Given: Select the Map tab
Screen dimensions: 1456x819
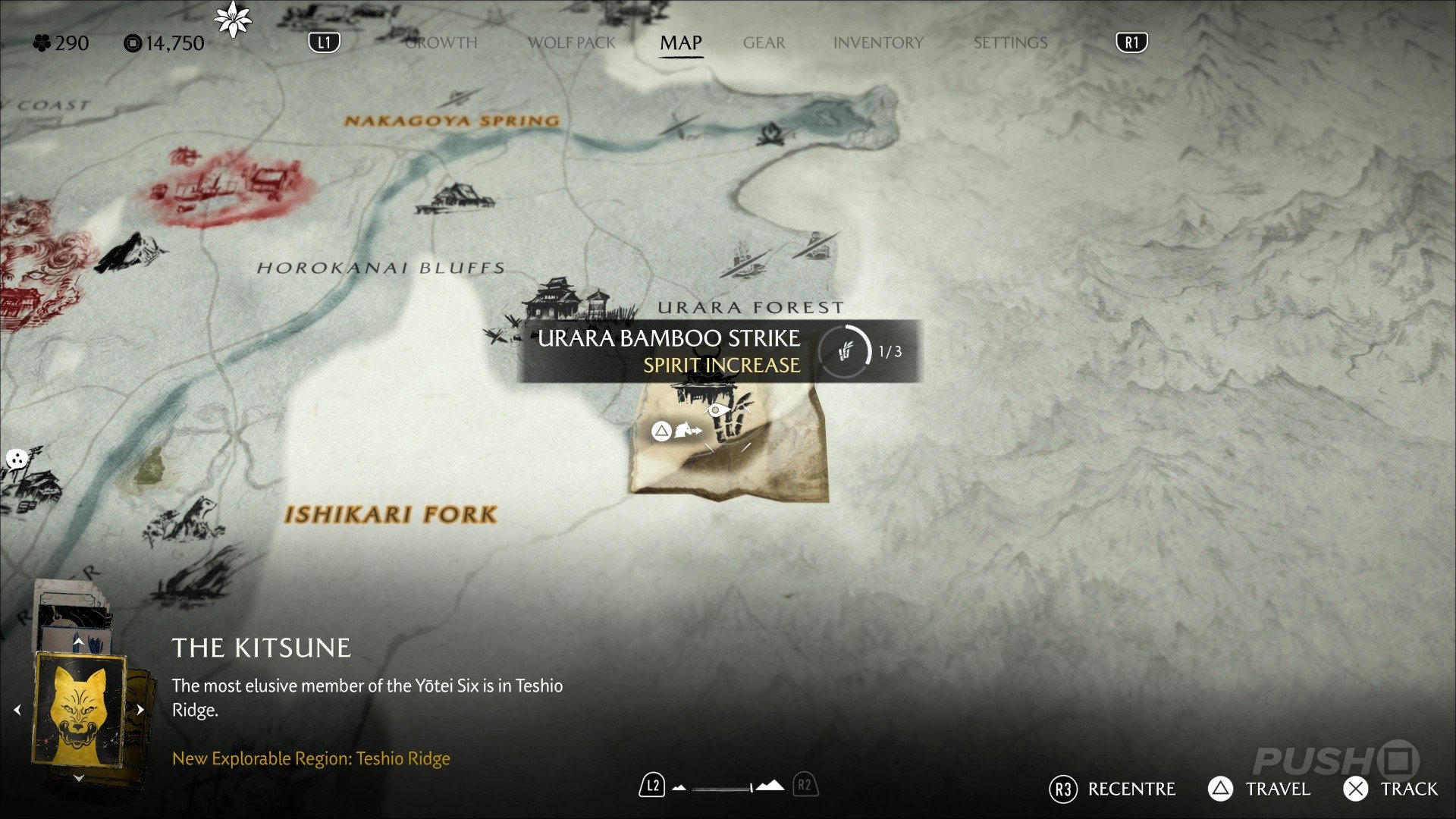Looking at the screenshot, I should 680,42.
